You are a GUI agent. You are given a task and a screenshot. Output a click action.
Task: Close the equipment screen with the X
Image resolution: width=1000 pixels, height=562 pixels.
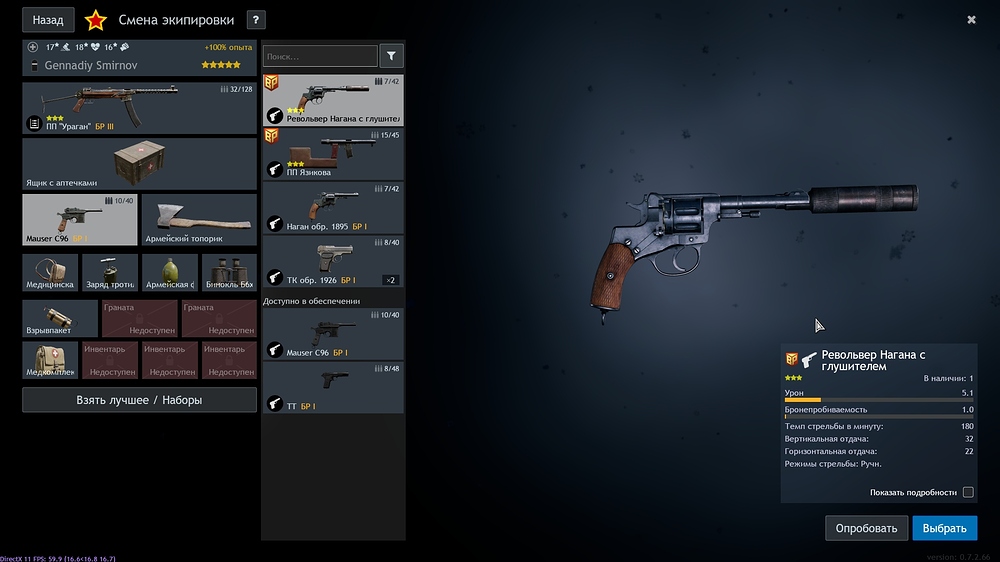pyautogui.click(x=971, y=20)
